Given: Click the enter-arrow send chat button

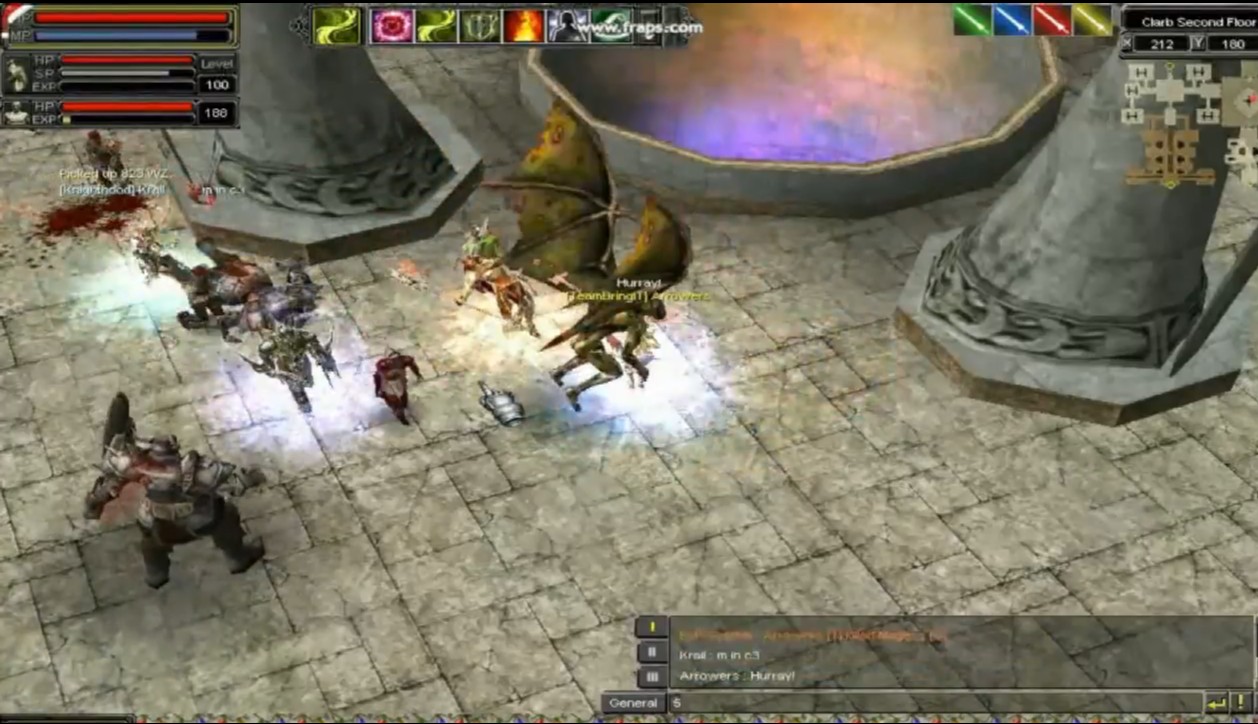Looking at the screenshot, I should click(x=1216, y=703).
